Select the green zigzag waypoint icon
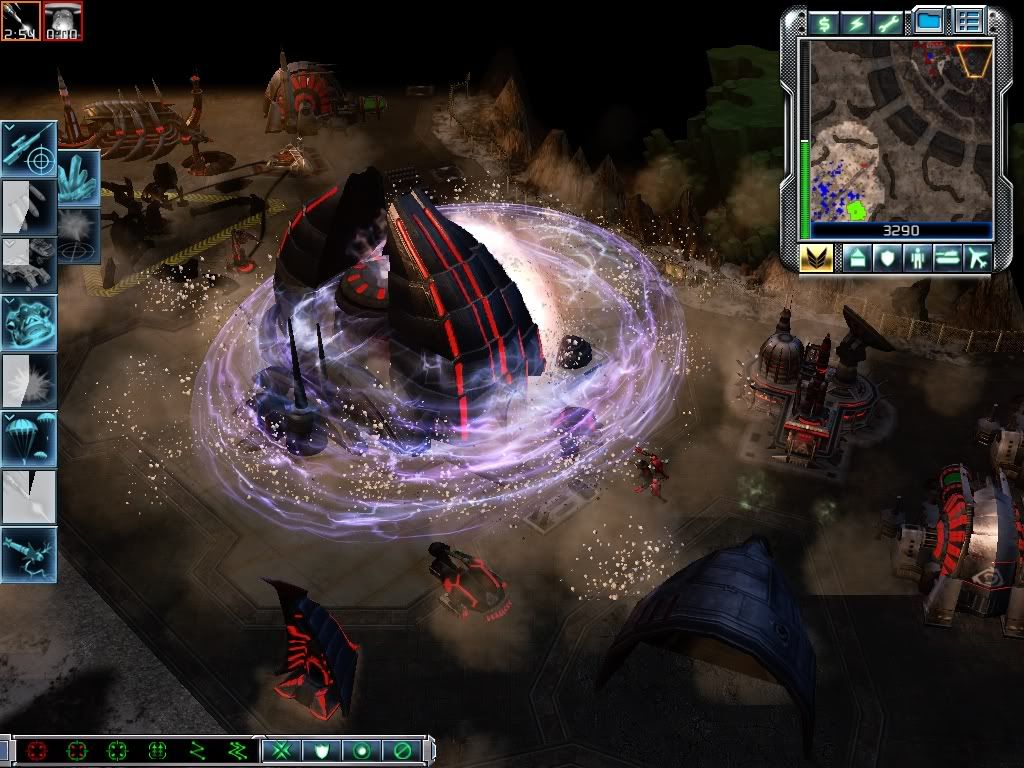 [x=197, y=750]
